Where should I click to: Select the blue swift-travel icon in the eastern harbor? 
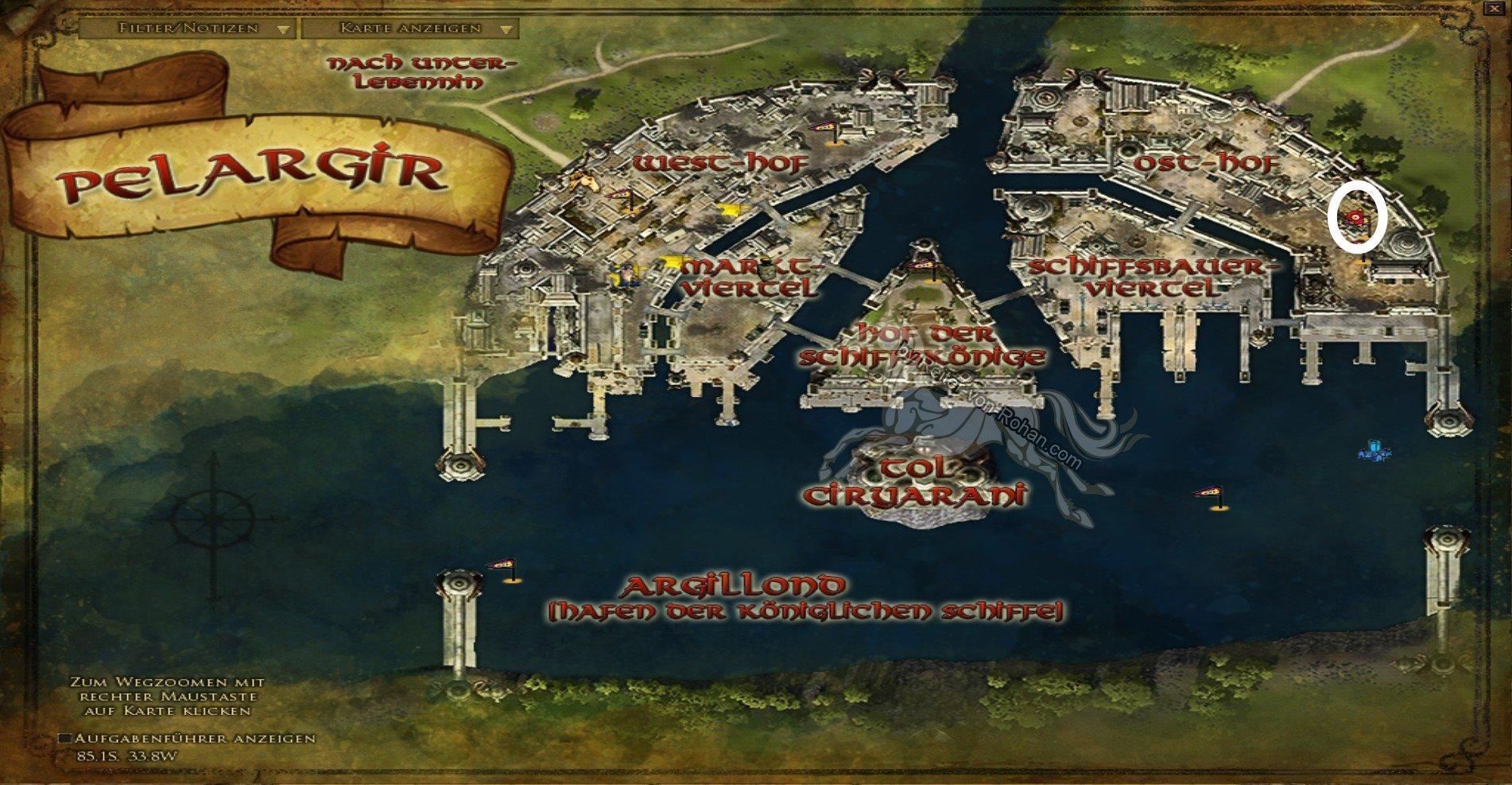click(1374, 452)
